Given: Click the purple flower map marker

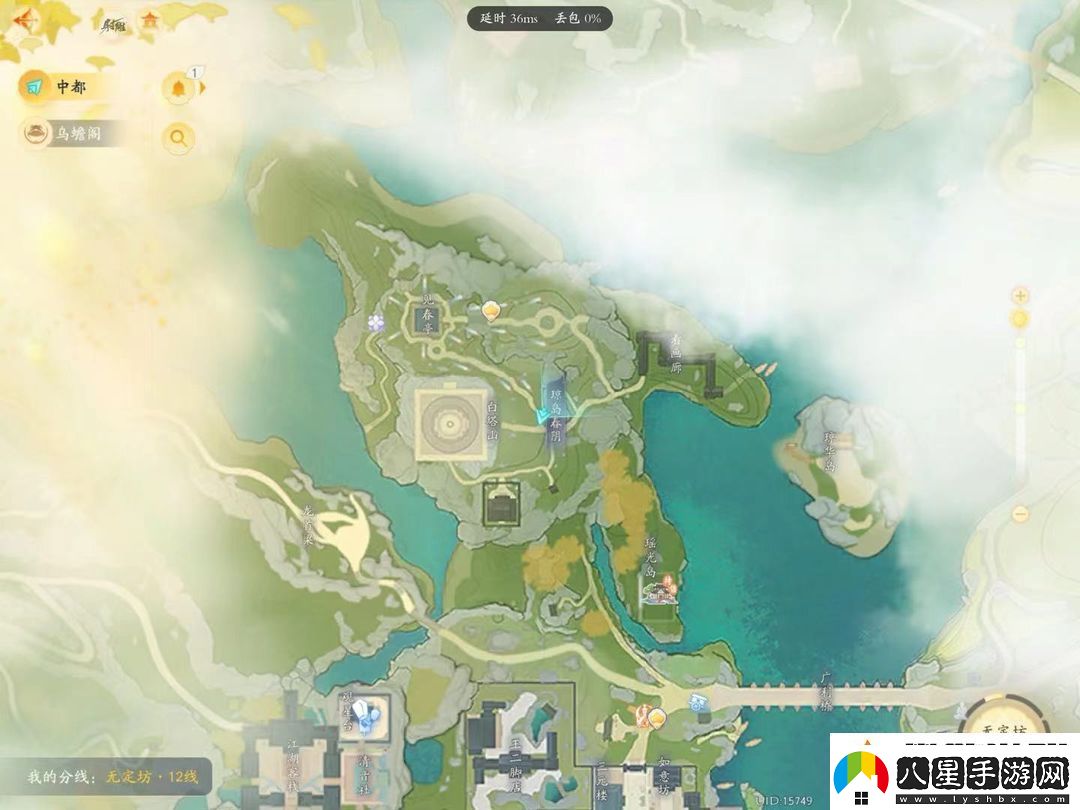Looking at the screenshot, I should pyautogui.click(x=376, y=322).
